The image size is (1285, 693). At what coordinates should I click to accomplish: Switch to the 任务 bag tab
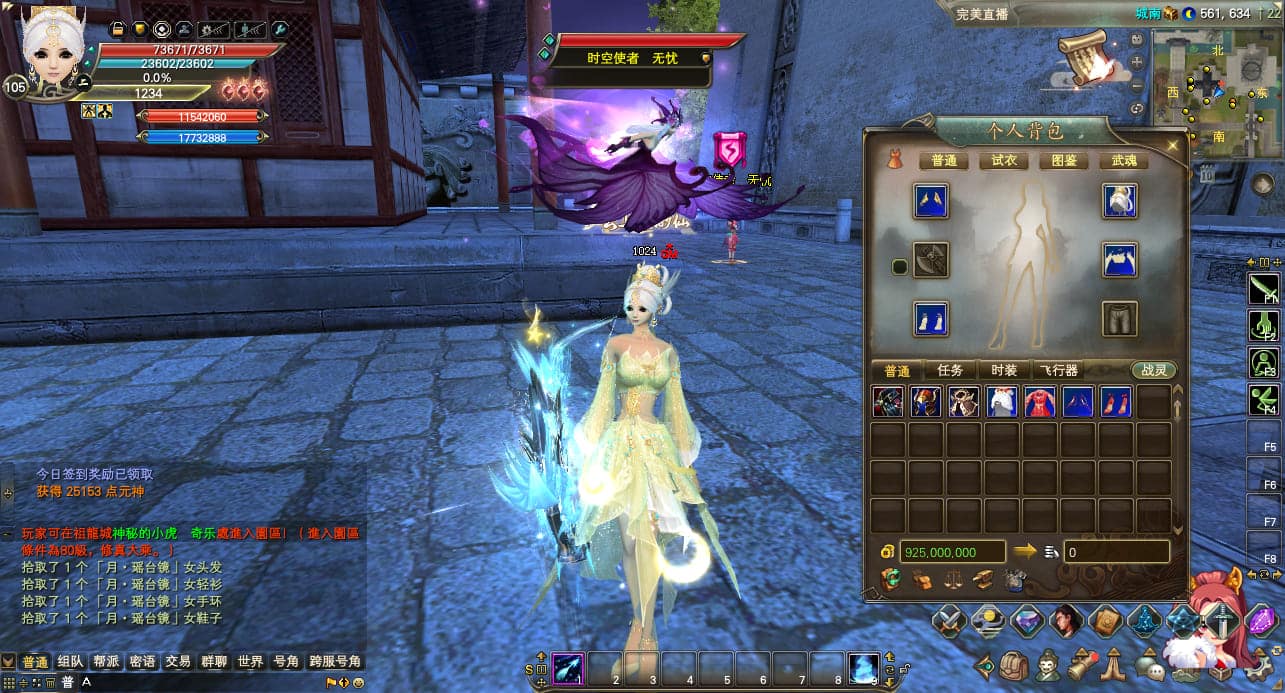point(949,370)
